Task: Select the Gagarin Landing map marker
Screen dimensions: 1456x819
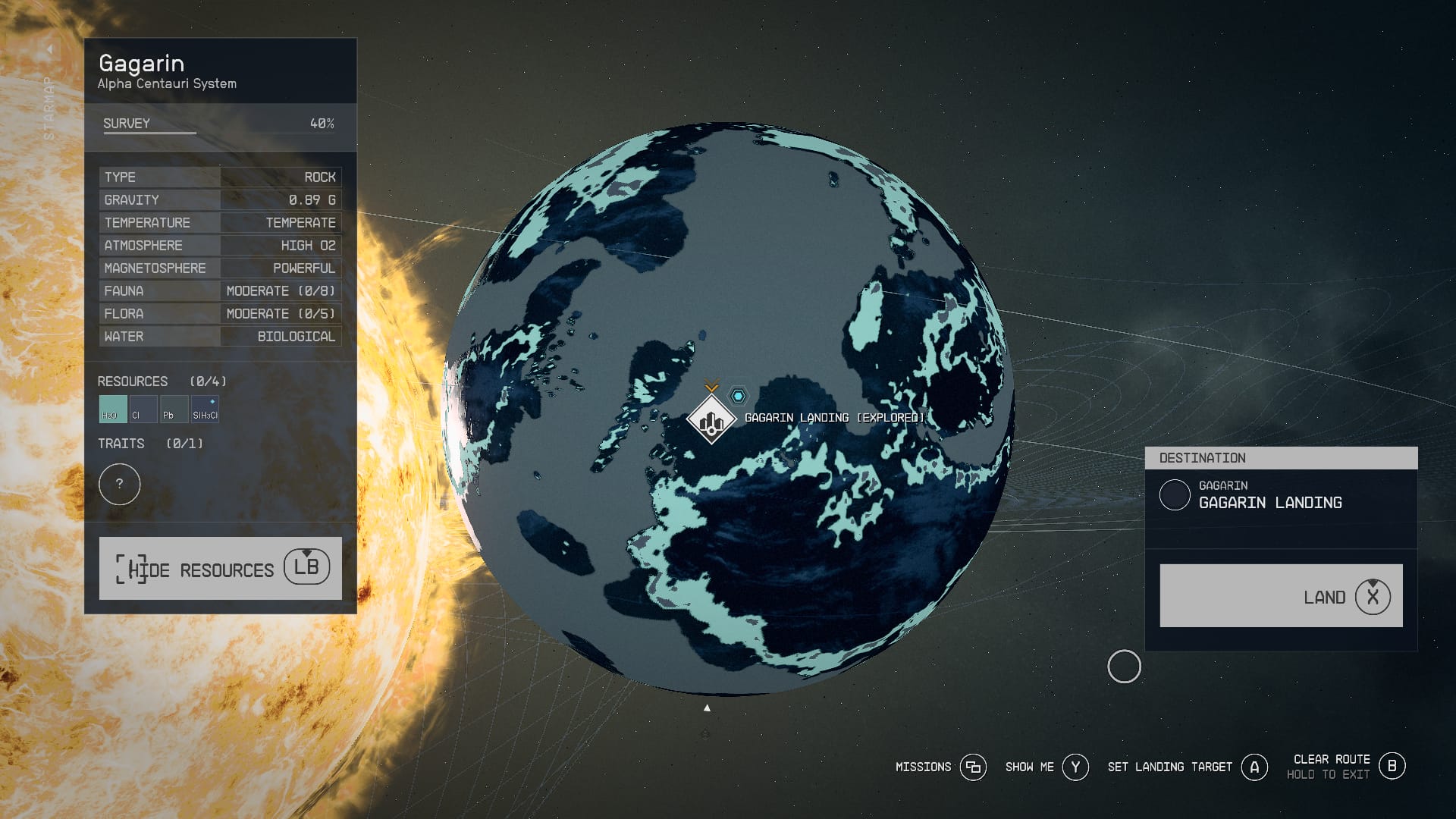Action: click(x=711, y=420)
